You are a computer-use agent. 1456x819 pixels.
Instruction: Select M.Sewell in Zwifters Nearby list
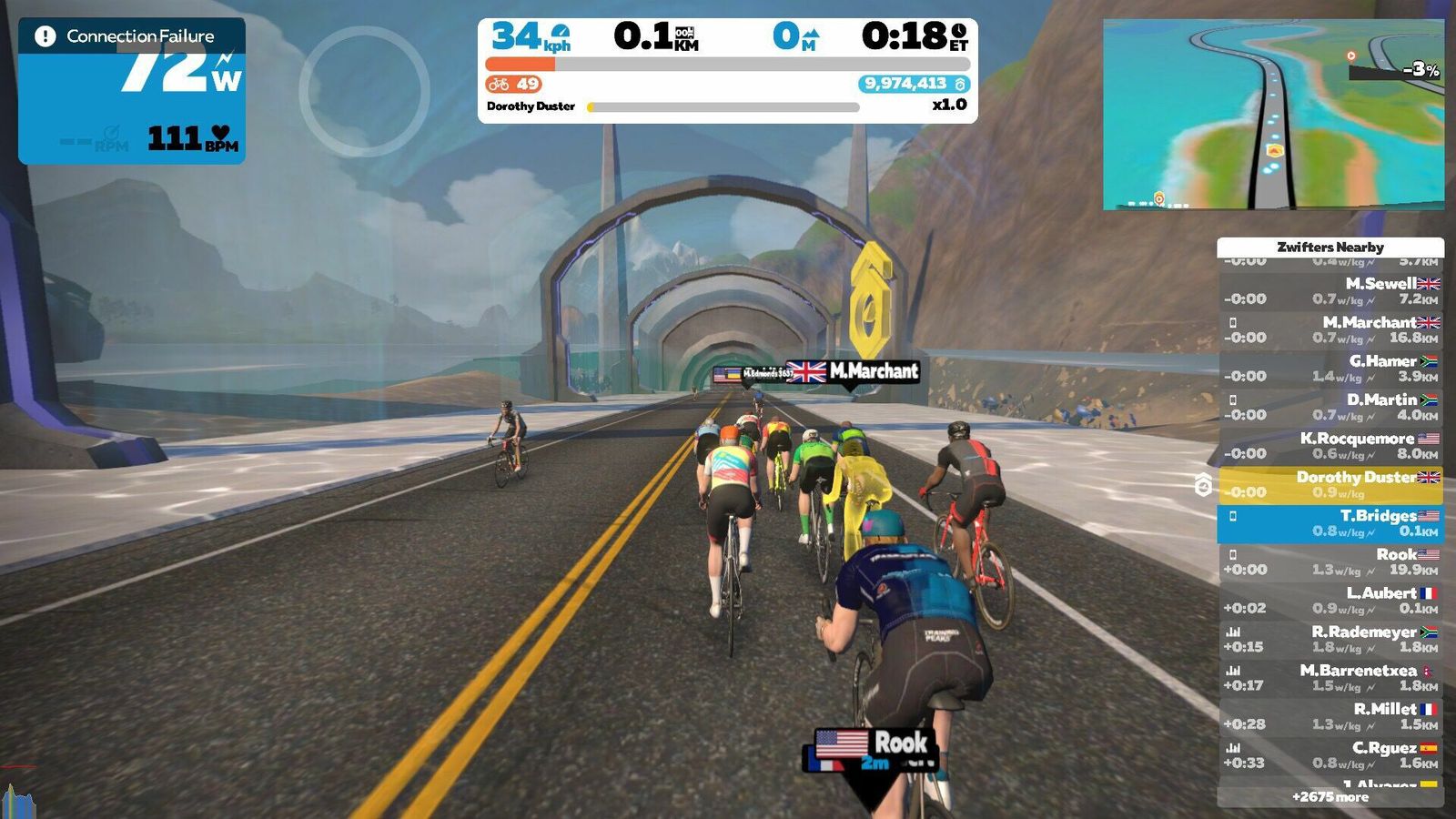click(x=1330, y=291)
